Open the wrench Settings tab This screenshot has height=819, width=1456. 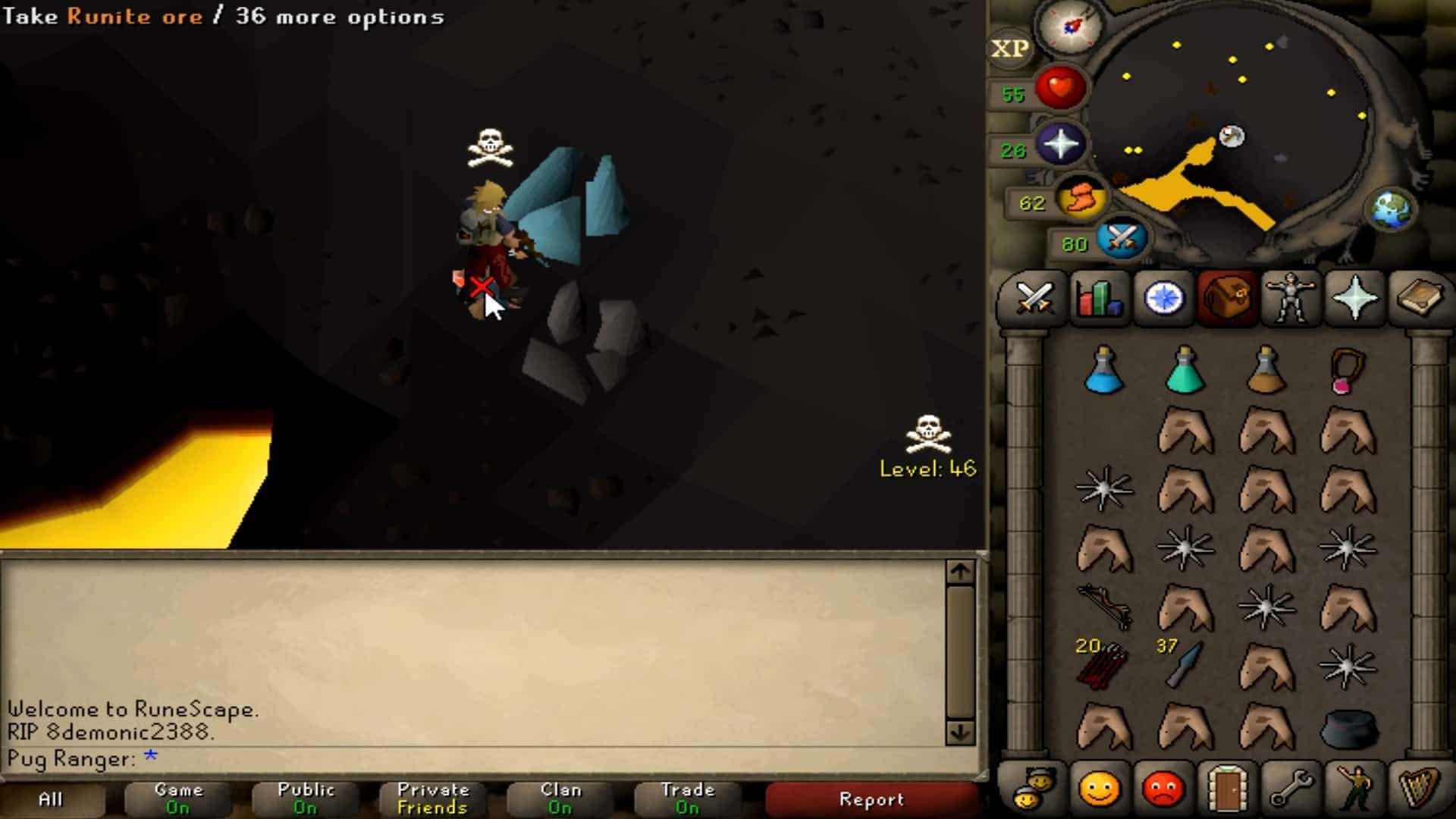[x=1290, y=790]
